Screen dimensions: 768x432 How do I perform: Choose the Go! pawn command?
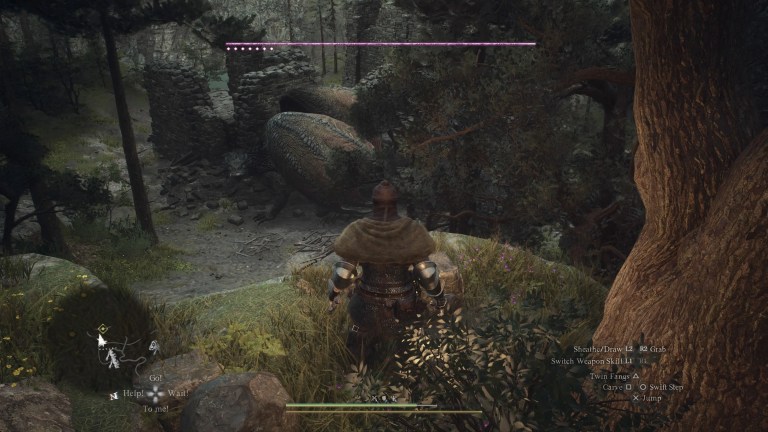pos(155,379)
